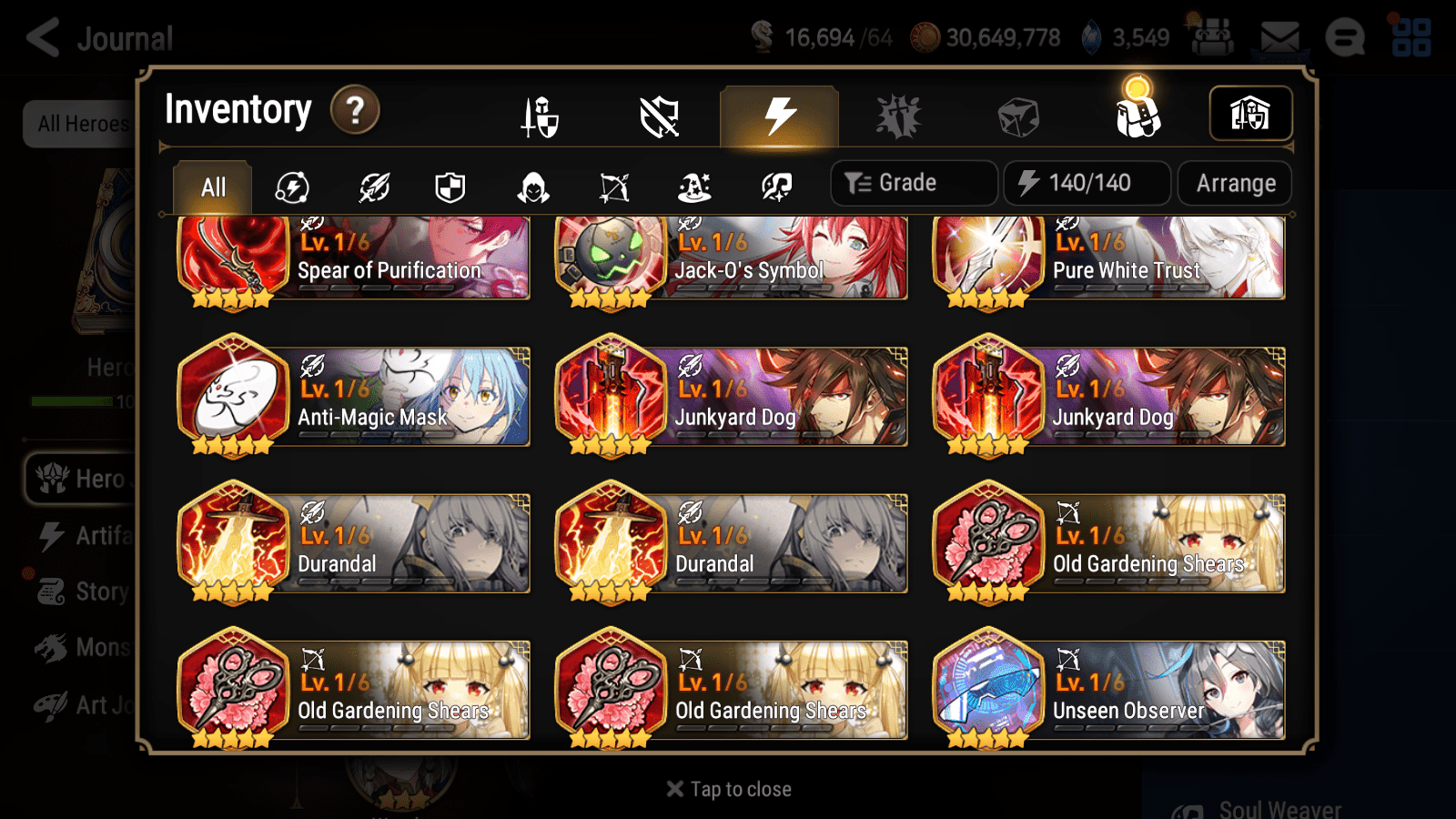Image resolution: width=1456 pixels, height=819 pixels.
Task: Open the Grade filter dropdown
Action: pos(913,182)
